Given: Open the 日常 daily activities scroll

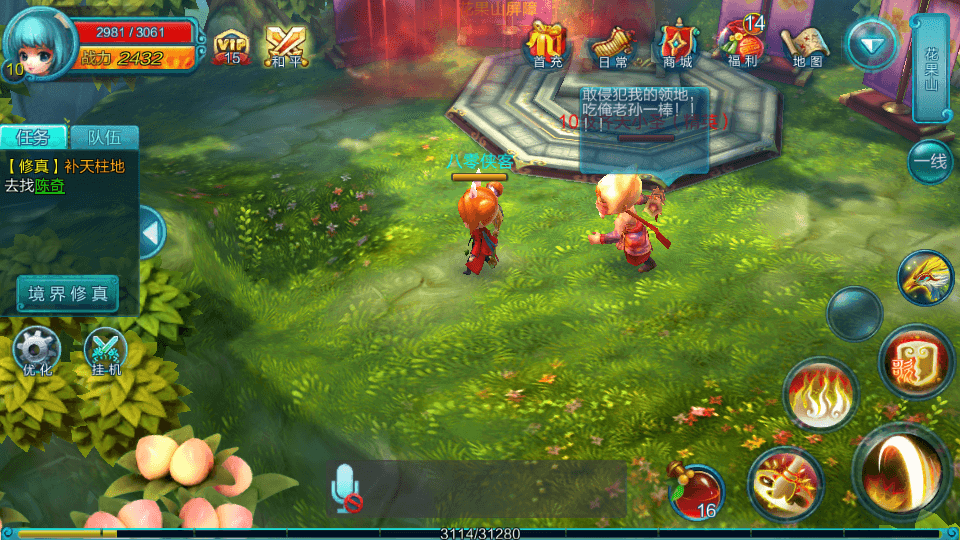Looking at the screenshot, I should [x=612, y=44].
